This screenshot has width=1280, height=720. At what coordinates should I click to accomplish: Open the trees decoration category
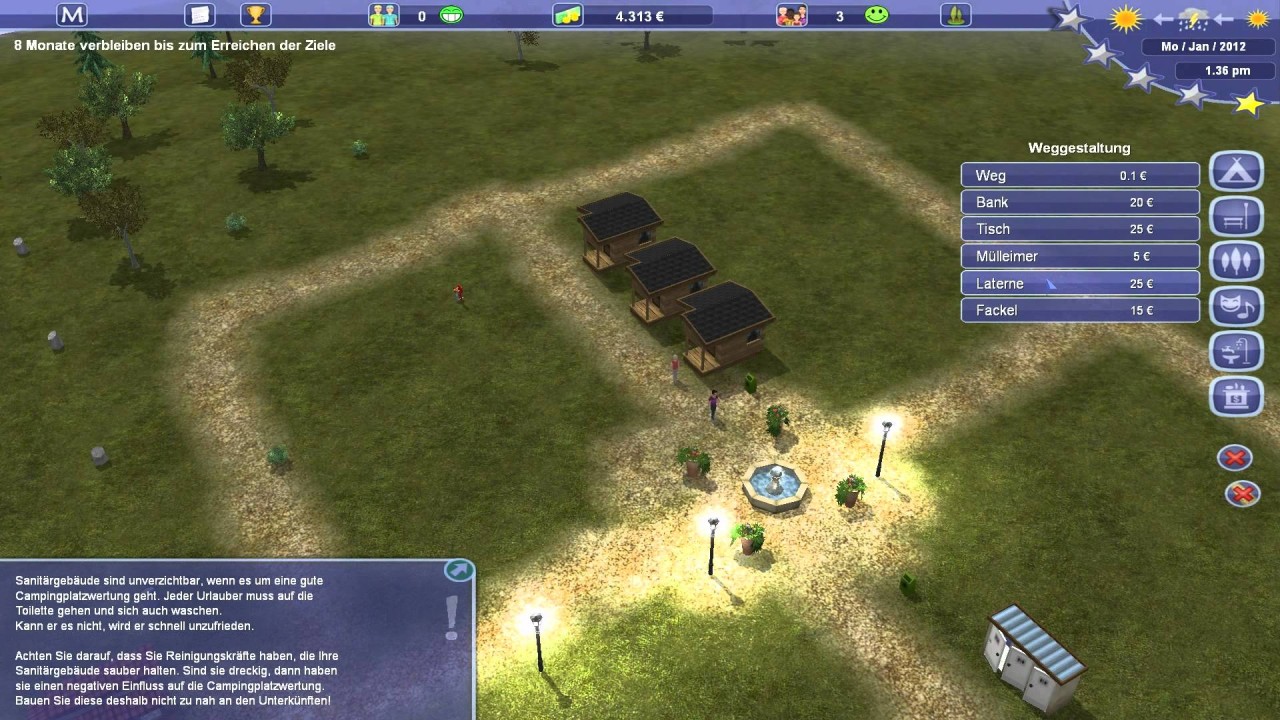point(1236,261)
